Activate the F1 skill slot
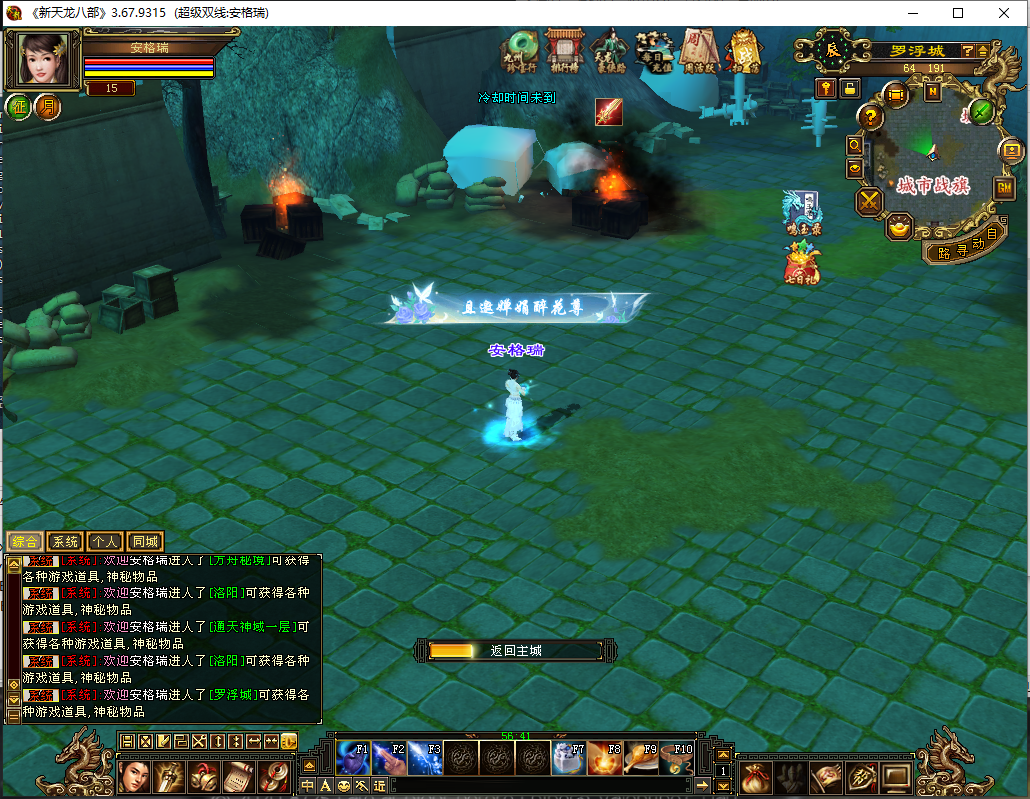This screenshot has height=799, width=1030. click(x=353, y=760)
